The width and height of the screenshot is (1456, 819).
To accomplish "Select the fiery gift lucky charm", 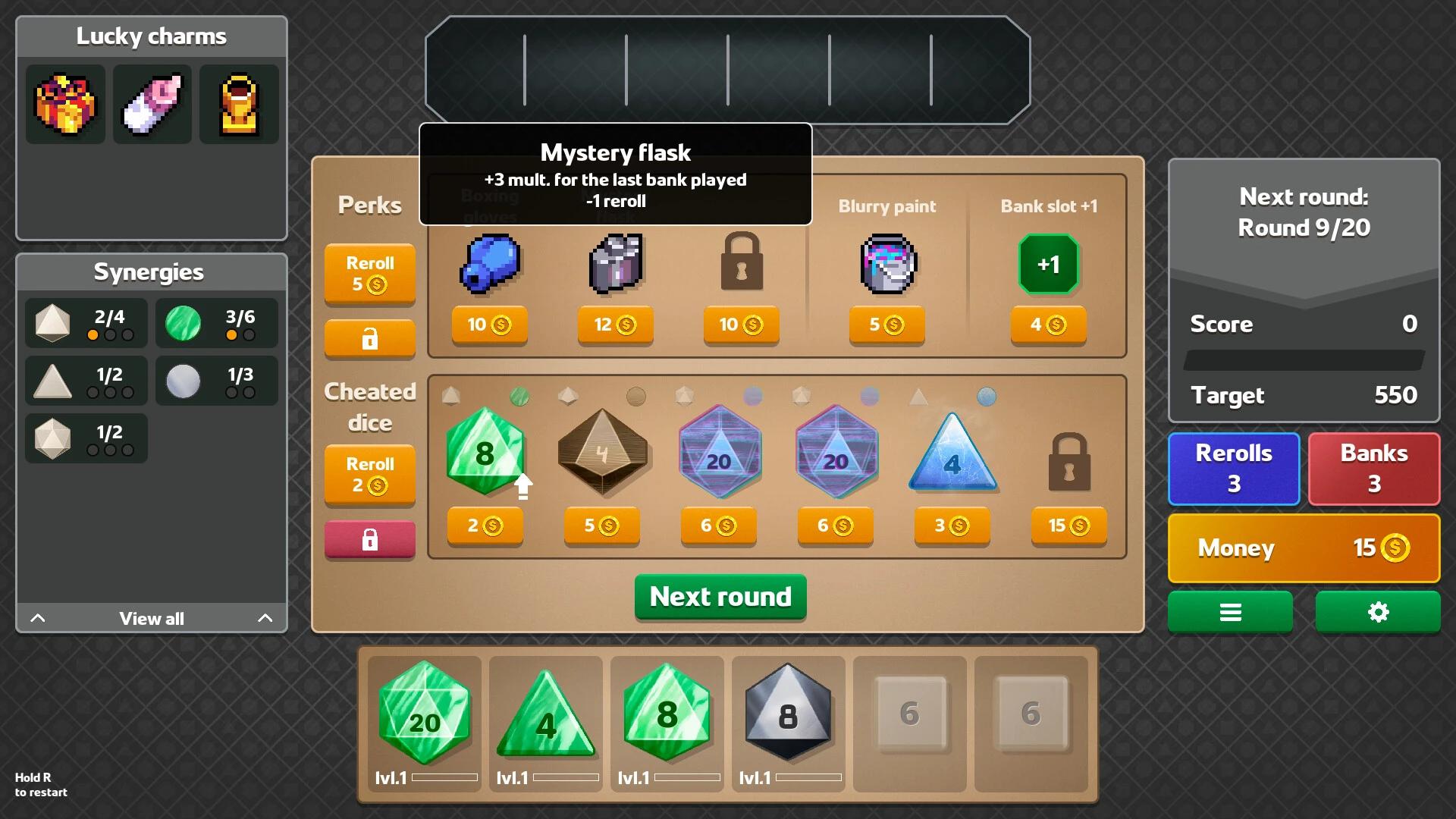I will click(64, 104).
